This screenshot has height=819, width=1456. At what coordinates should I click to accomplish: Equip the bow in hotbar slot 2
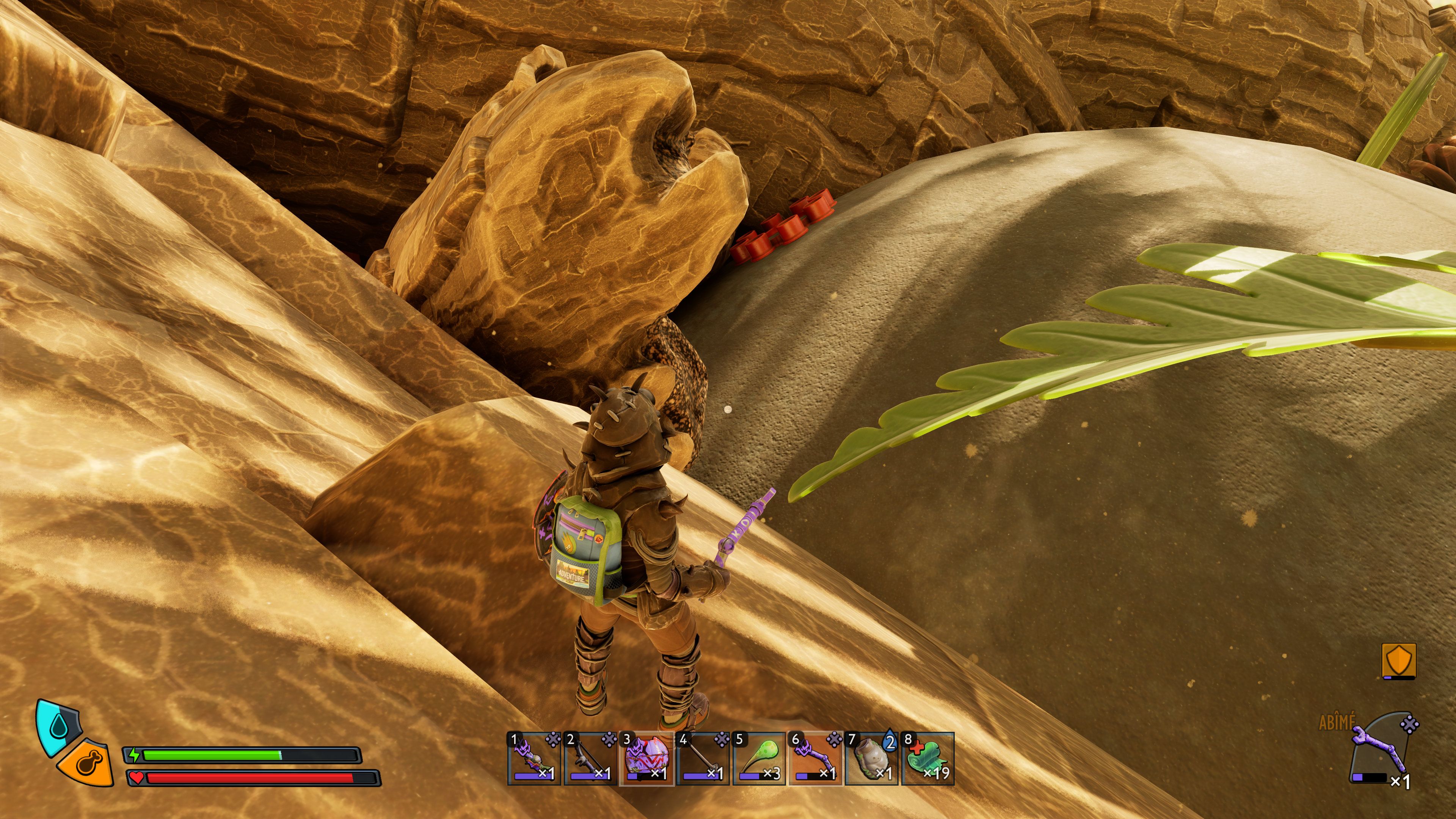click(x=590, y=758)
